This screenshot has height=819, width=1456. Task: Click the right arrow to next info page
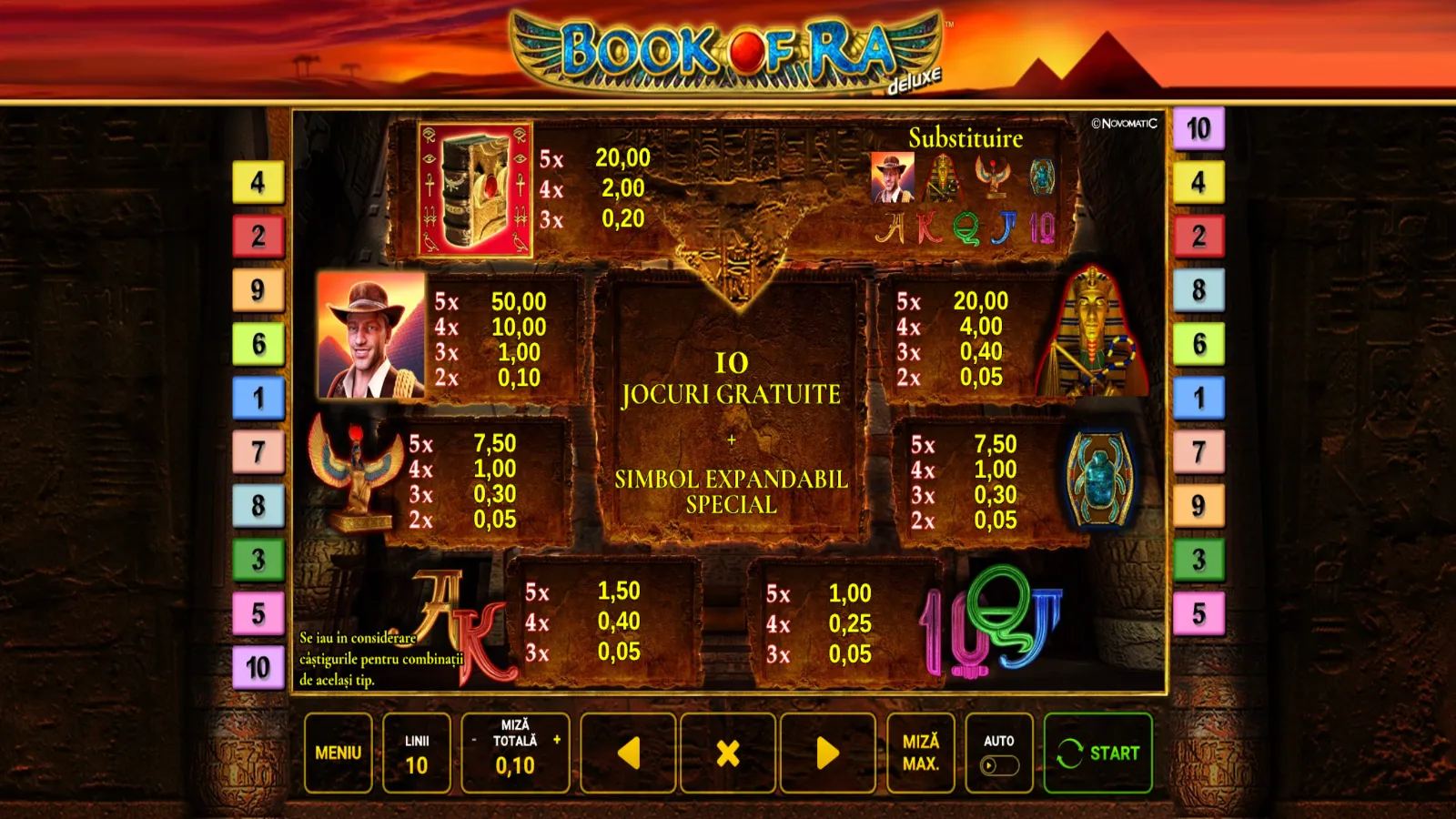[x=829, y=753]
